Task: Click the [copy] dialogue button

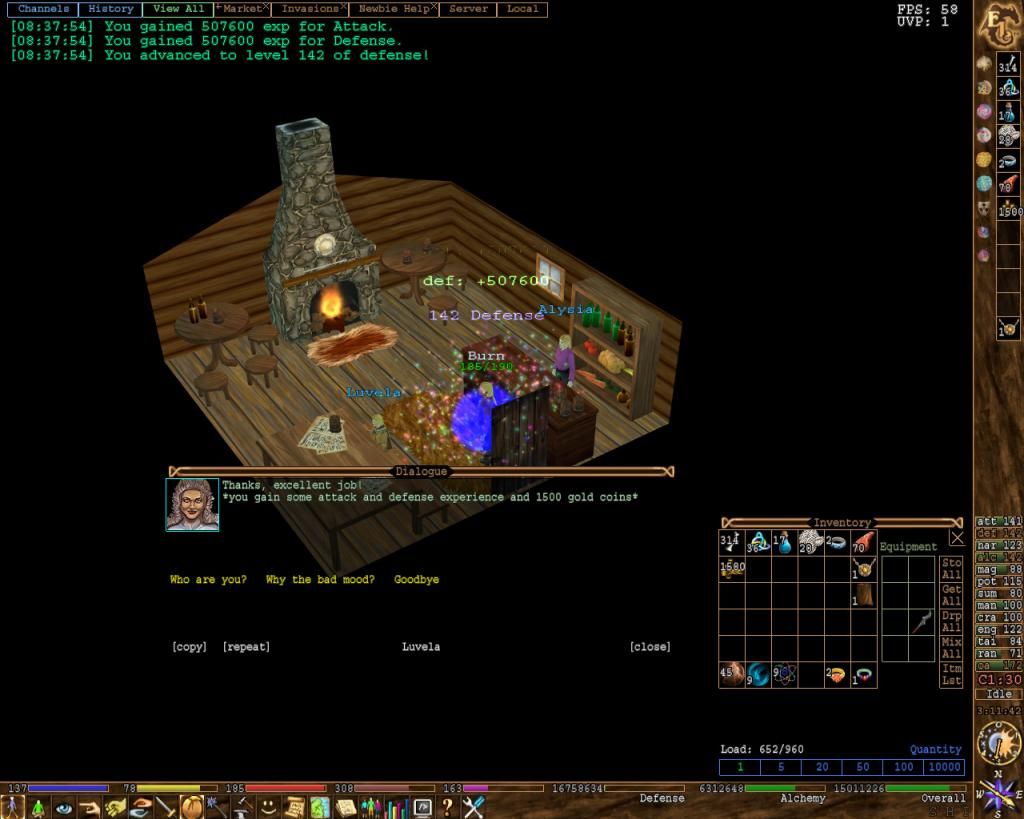Action: [189, 647]
